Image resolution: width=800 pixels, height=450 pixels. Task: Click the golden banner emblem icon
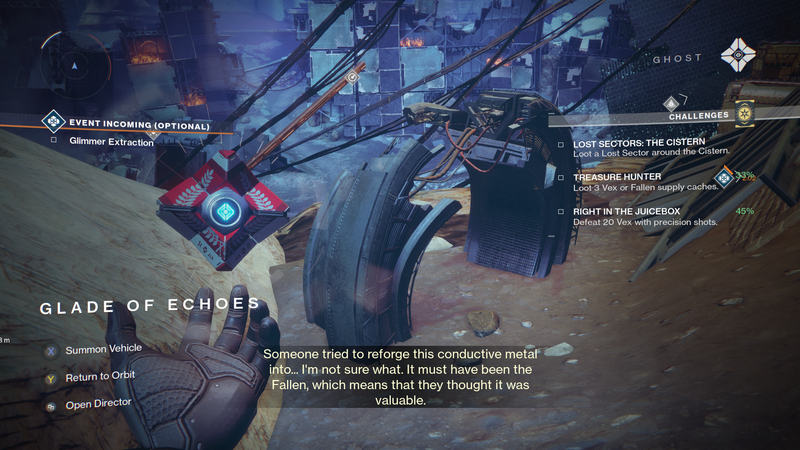[744, 113]
